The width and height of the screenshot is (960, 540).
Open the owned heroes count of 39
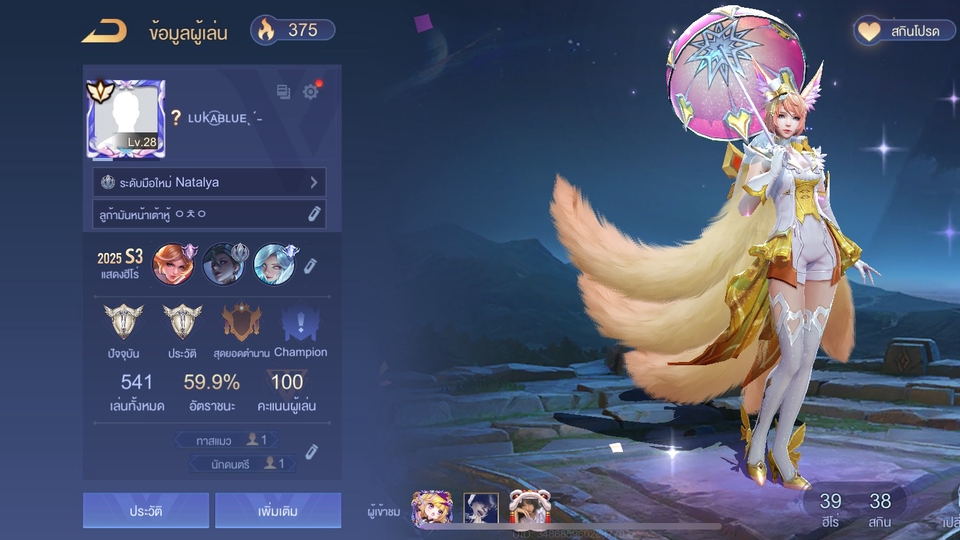click(x=830, y=509)
